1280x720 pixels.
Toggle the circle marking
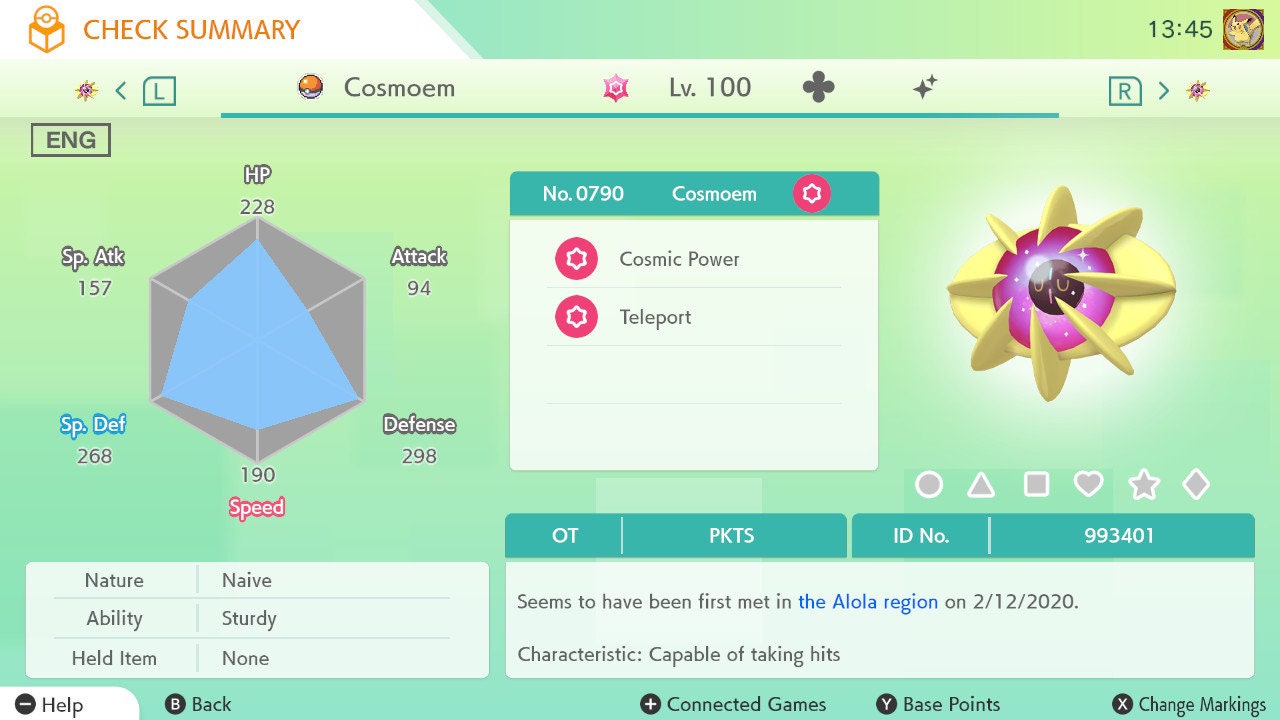pos(929,485)
